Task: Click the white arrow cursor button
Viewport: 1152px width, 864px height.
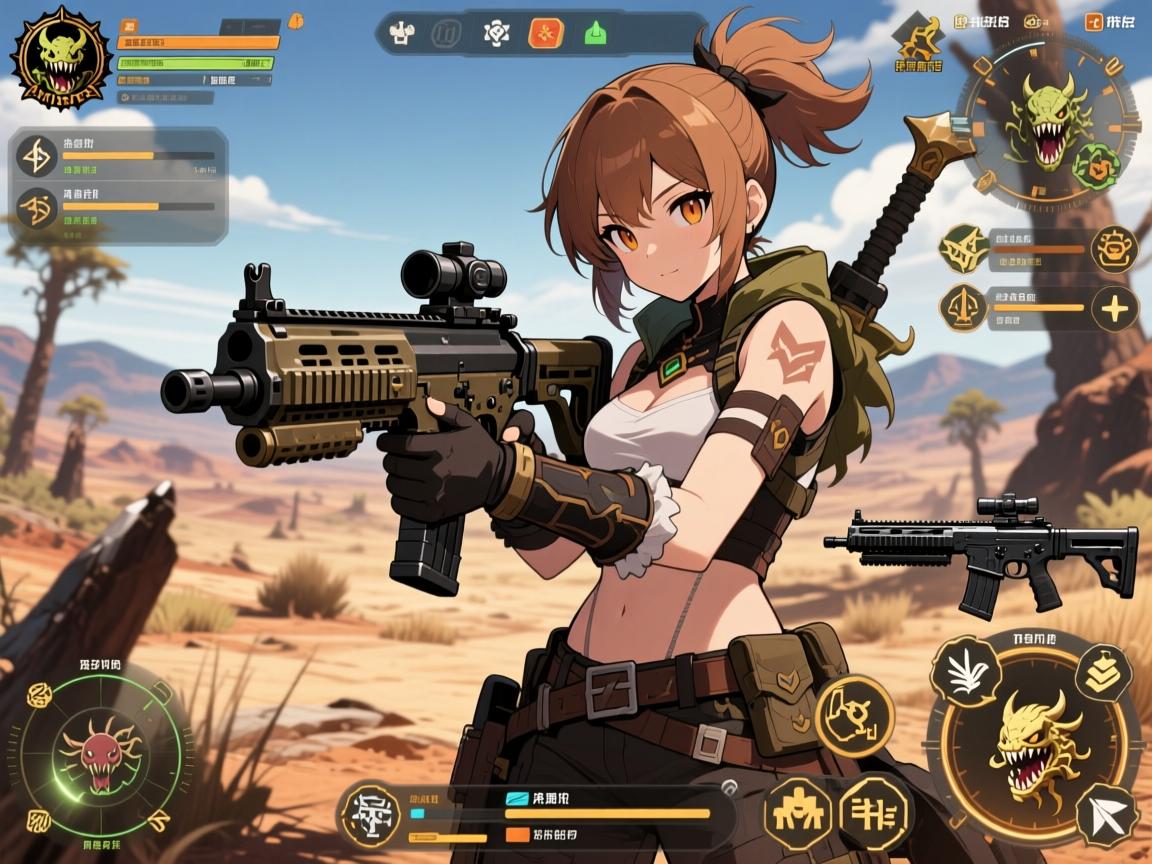Action: [x=1107, y=815]
